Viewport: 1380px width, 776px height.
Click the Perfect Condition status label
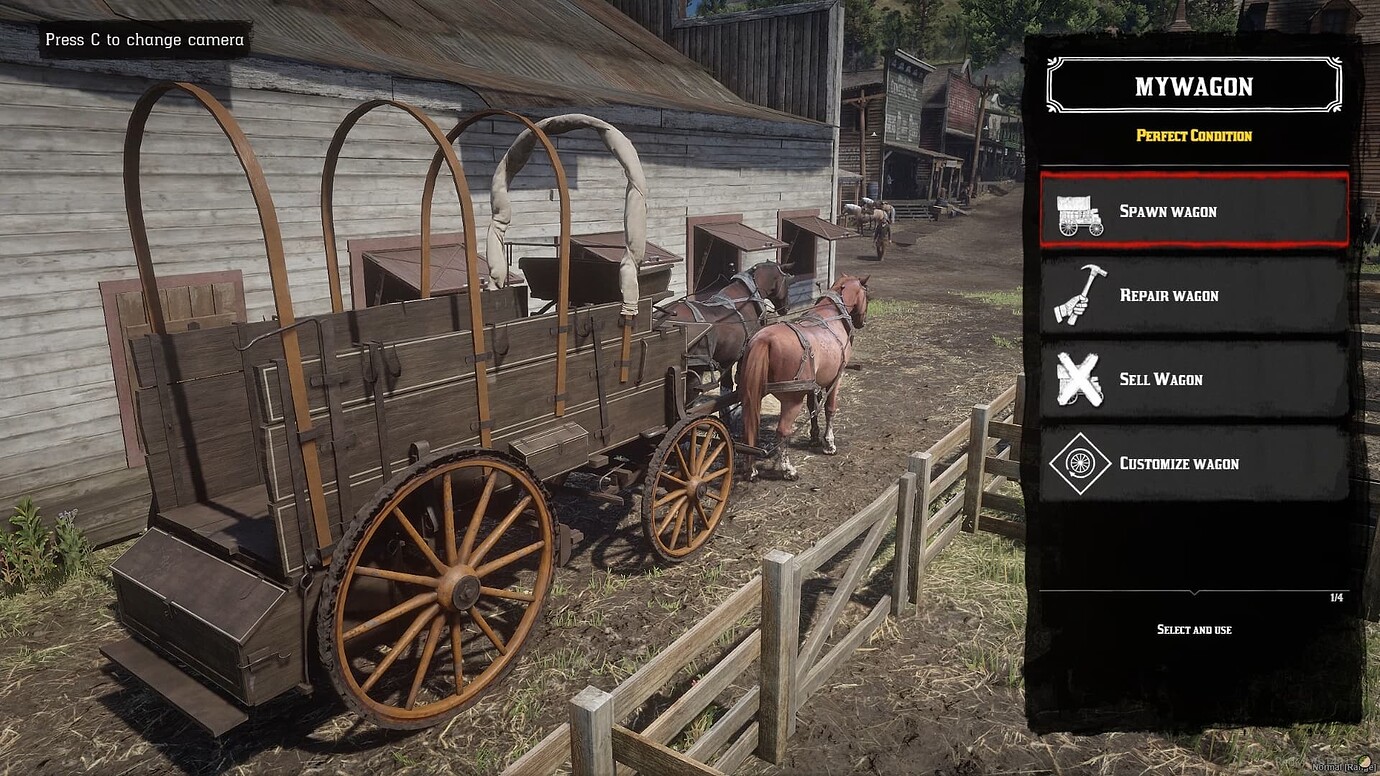click(1192, 135)
